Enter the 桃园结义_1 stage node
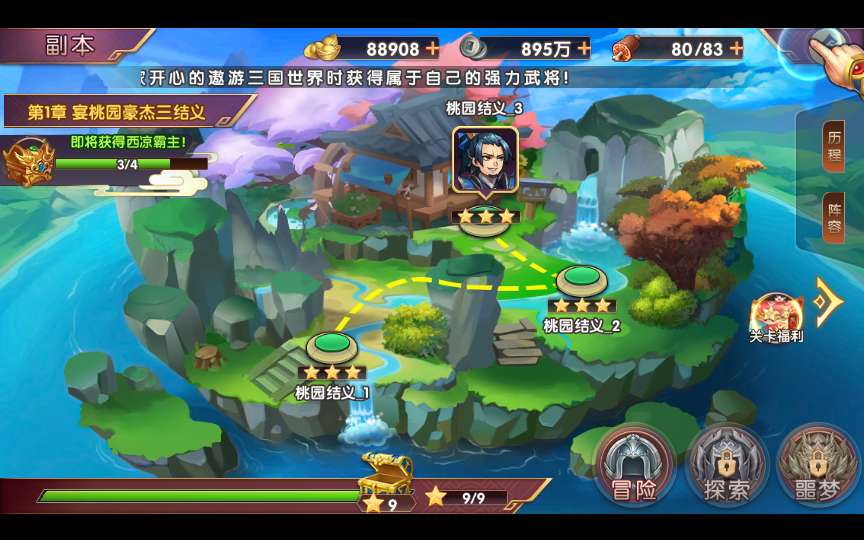The height and width of the screenshot is (540, 864). pyautogui.click(x=332, y=349)
